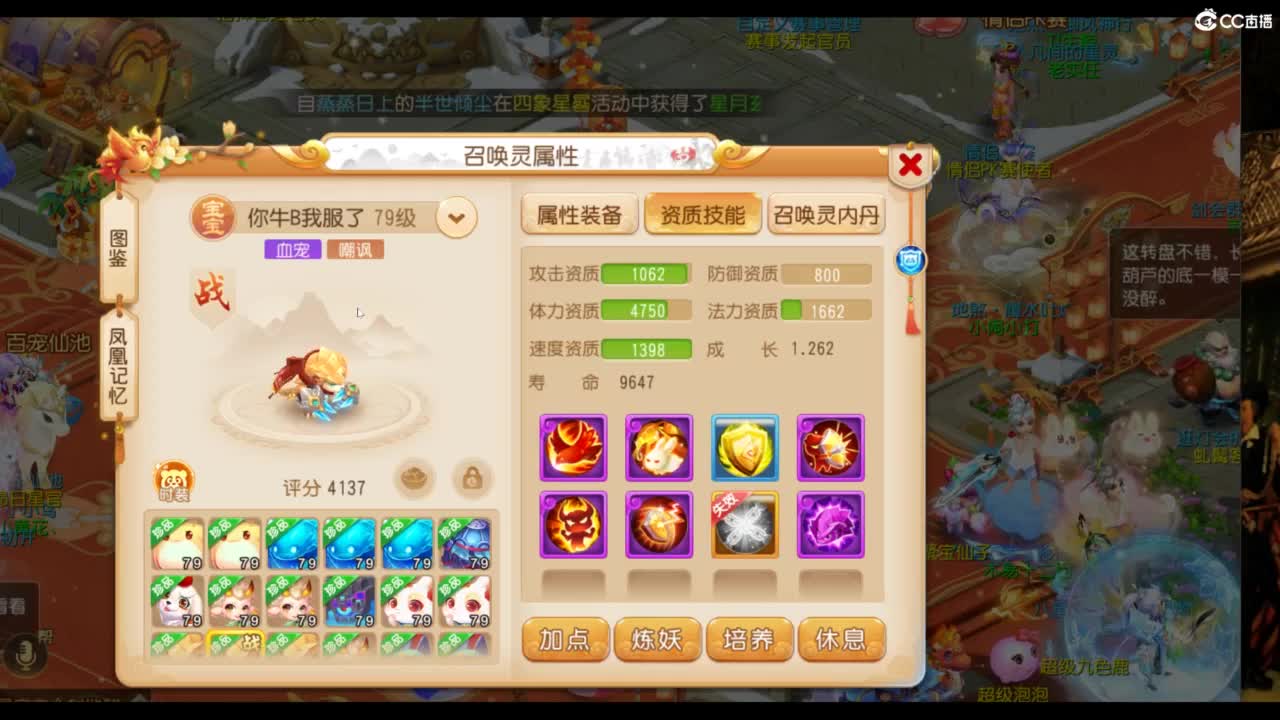
Task: Switch to the 属性装备 tab
Action: (579, 214)
